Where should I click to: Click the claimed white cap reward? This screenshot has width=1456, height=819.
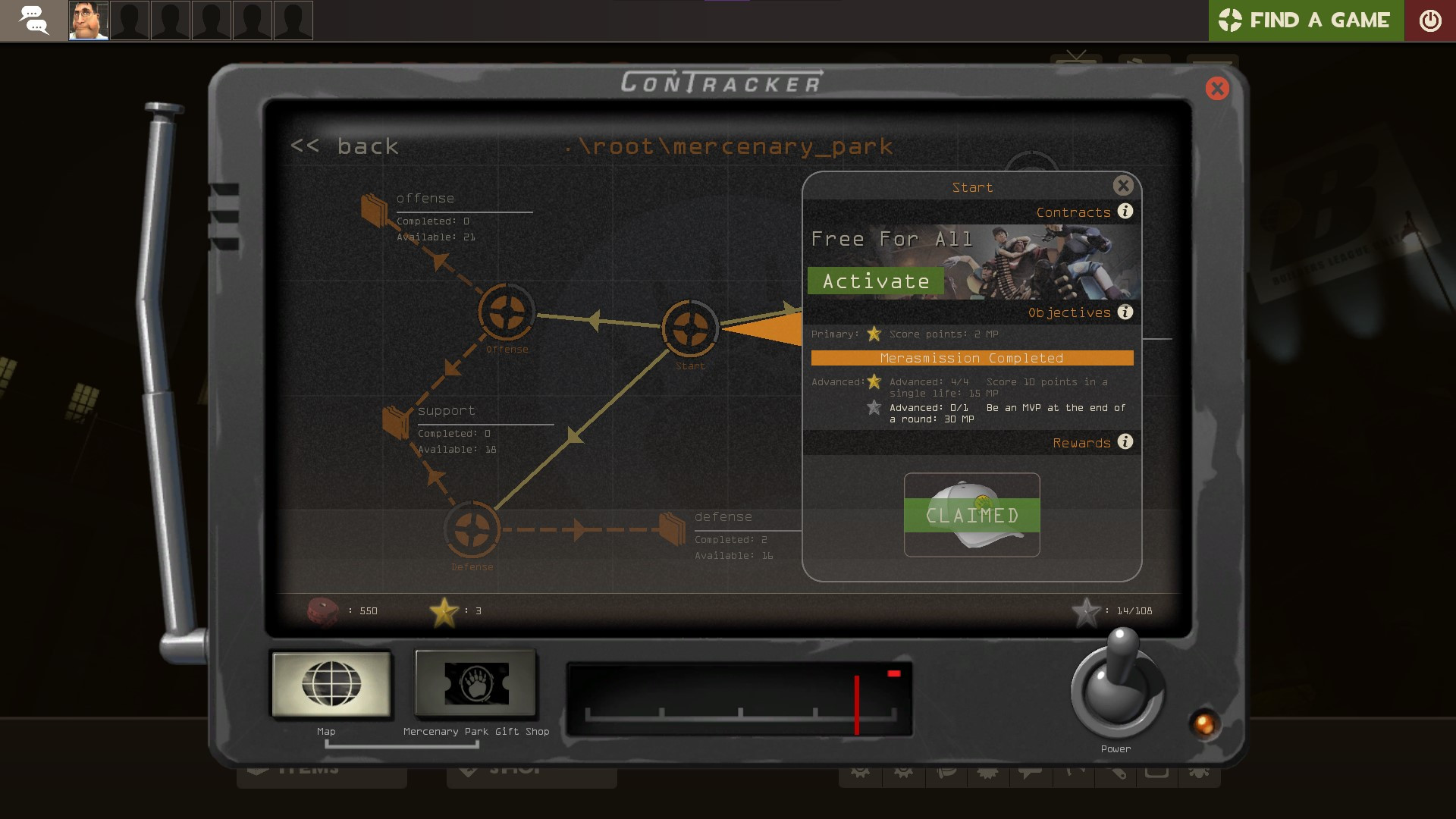(x=971, y=514)
